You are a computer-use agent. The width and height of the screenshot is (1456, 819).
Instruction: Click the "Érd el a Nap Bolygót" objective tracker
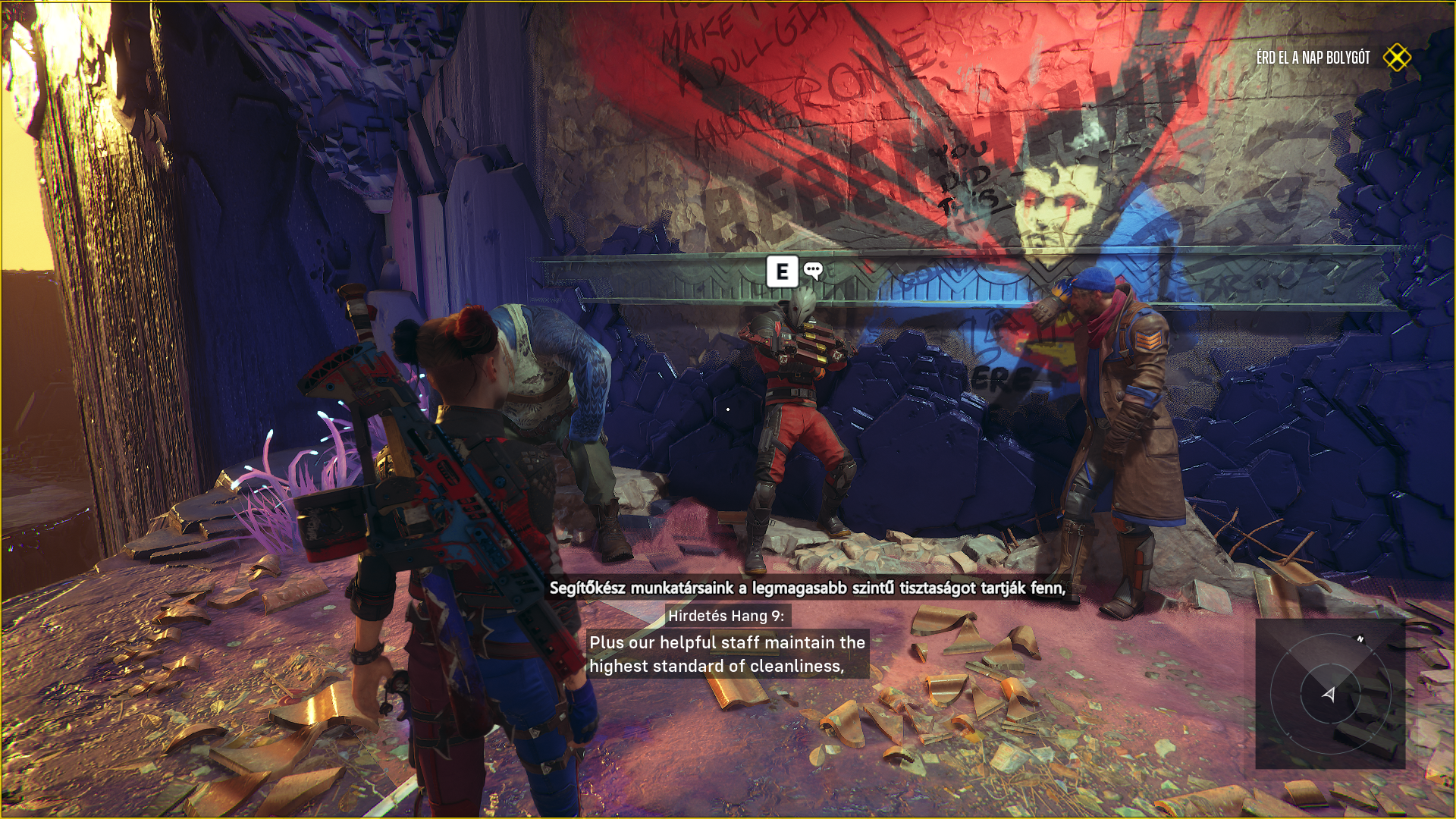click(1313, 58)
